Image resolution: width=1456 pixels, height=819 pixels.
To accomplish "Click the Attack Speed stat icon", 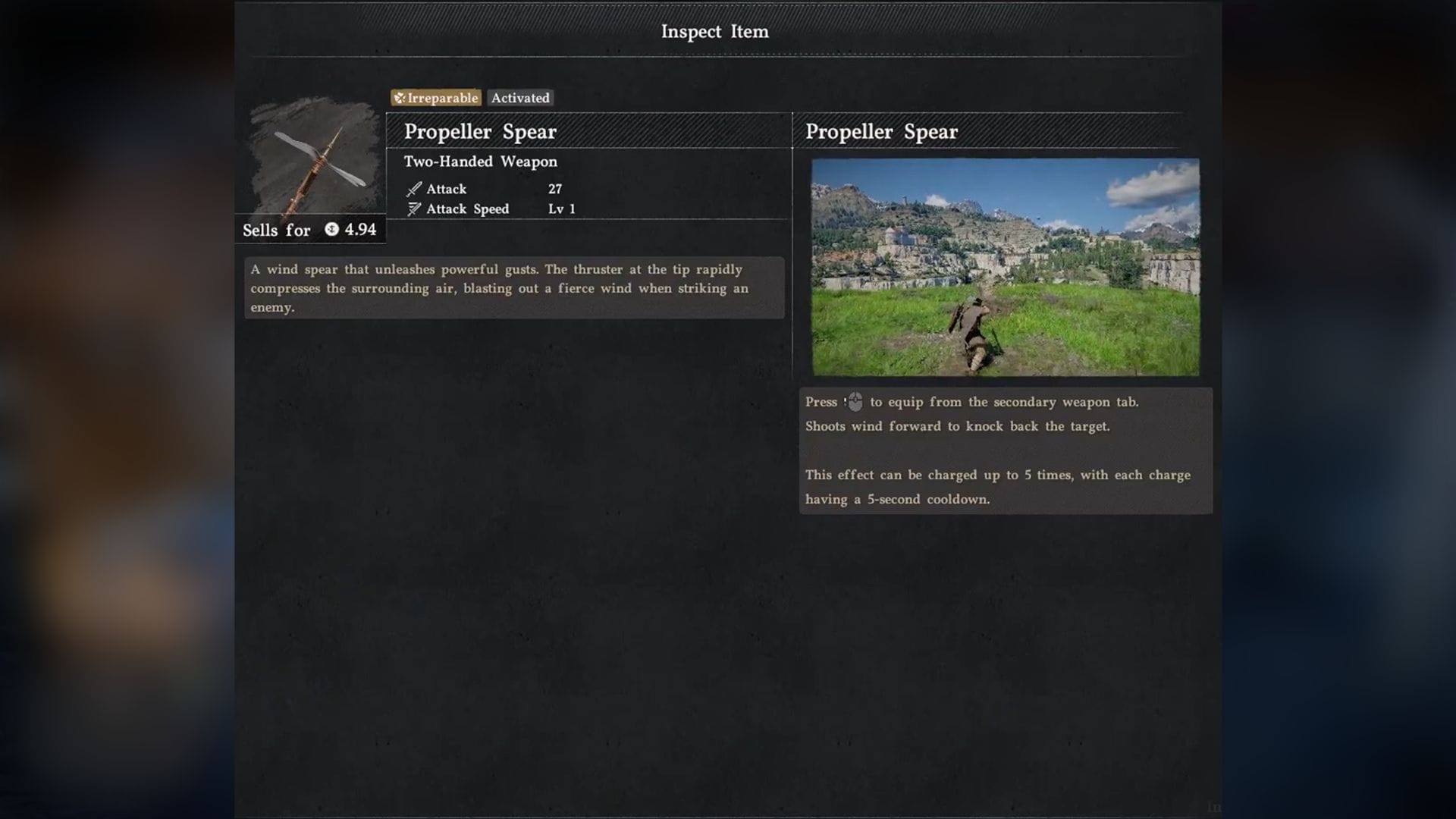I will [413, 209].
